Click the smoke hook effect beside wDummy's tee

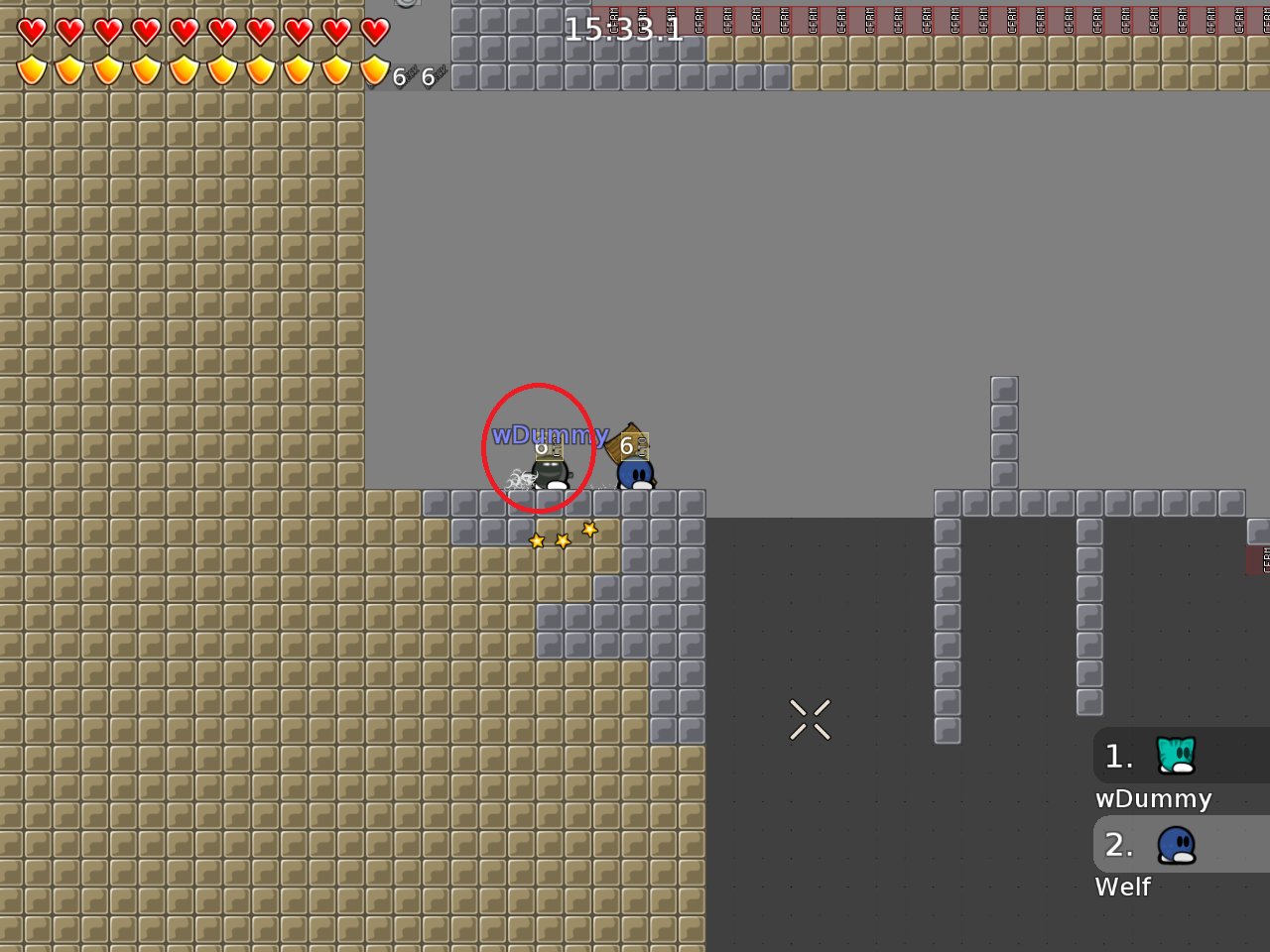519,481
